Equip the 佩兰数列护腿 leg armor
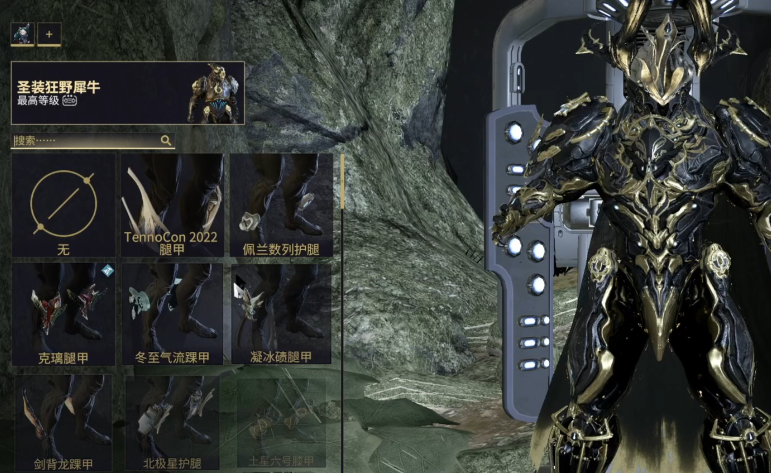This screenshot has width=771, height=473. [x=281, y=206]
